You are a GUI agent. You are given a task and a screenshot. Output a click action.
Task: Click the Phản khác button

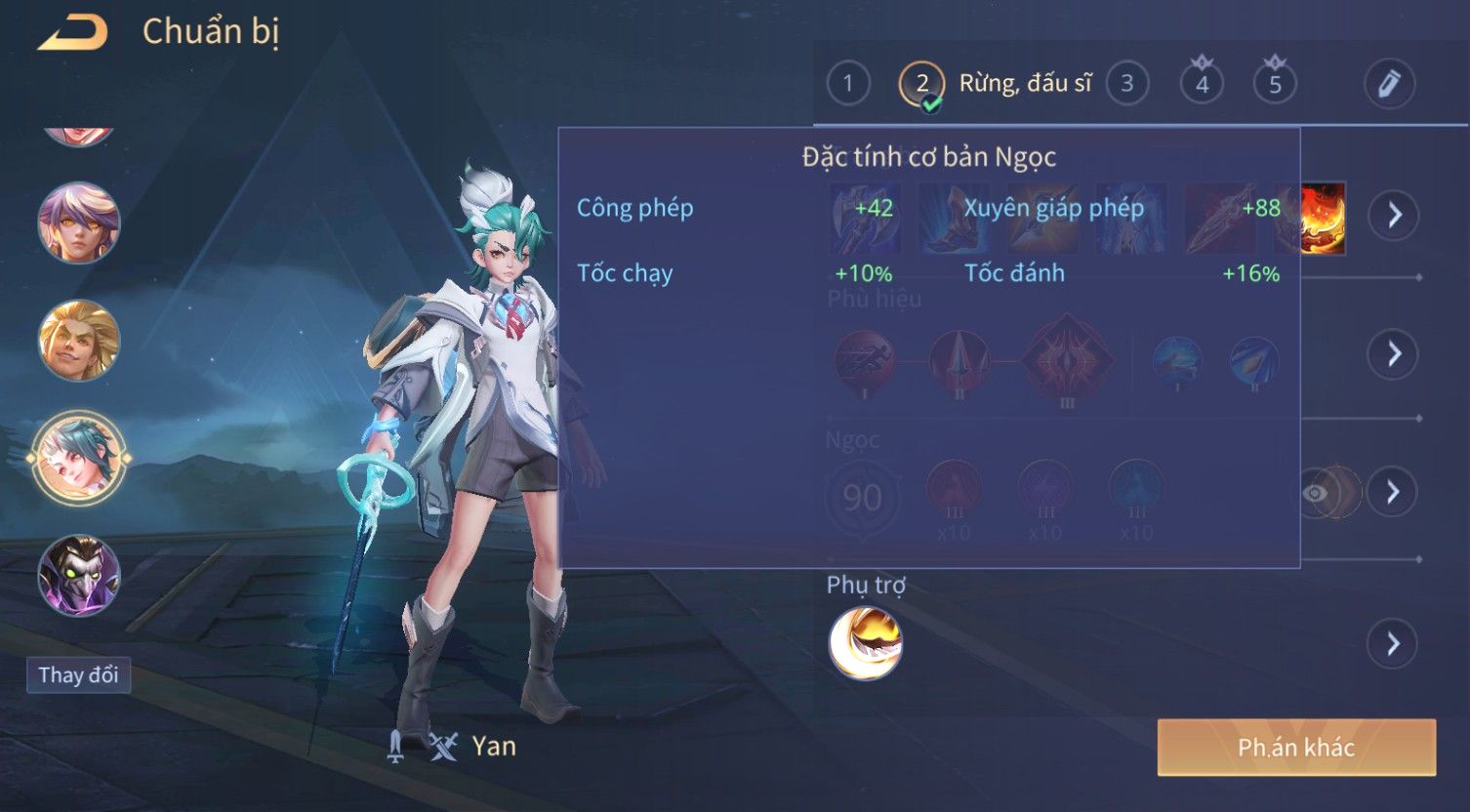1296,748
